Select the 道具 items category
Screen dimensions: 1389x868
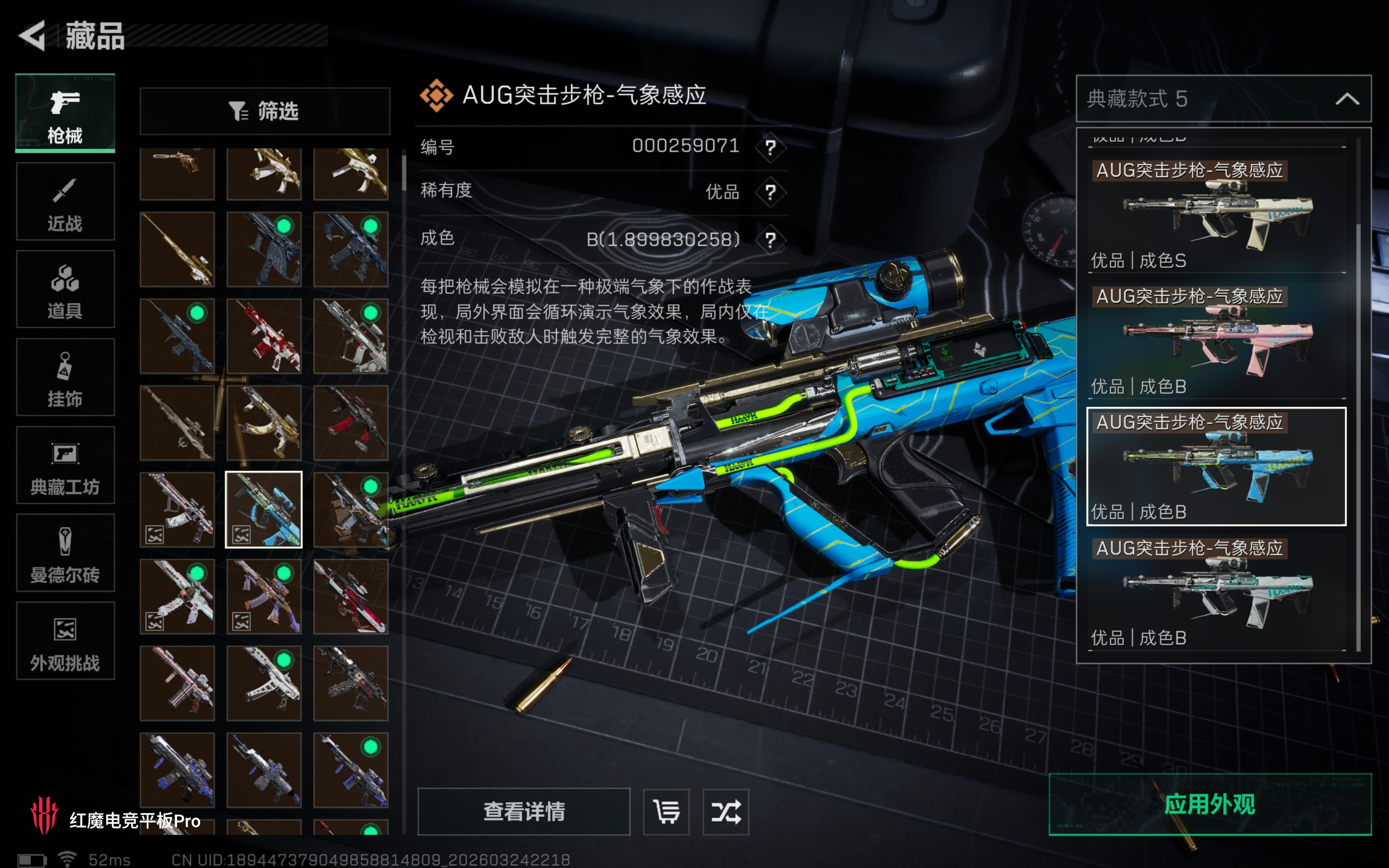click(x=65, y=290)
